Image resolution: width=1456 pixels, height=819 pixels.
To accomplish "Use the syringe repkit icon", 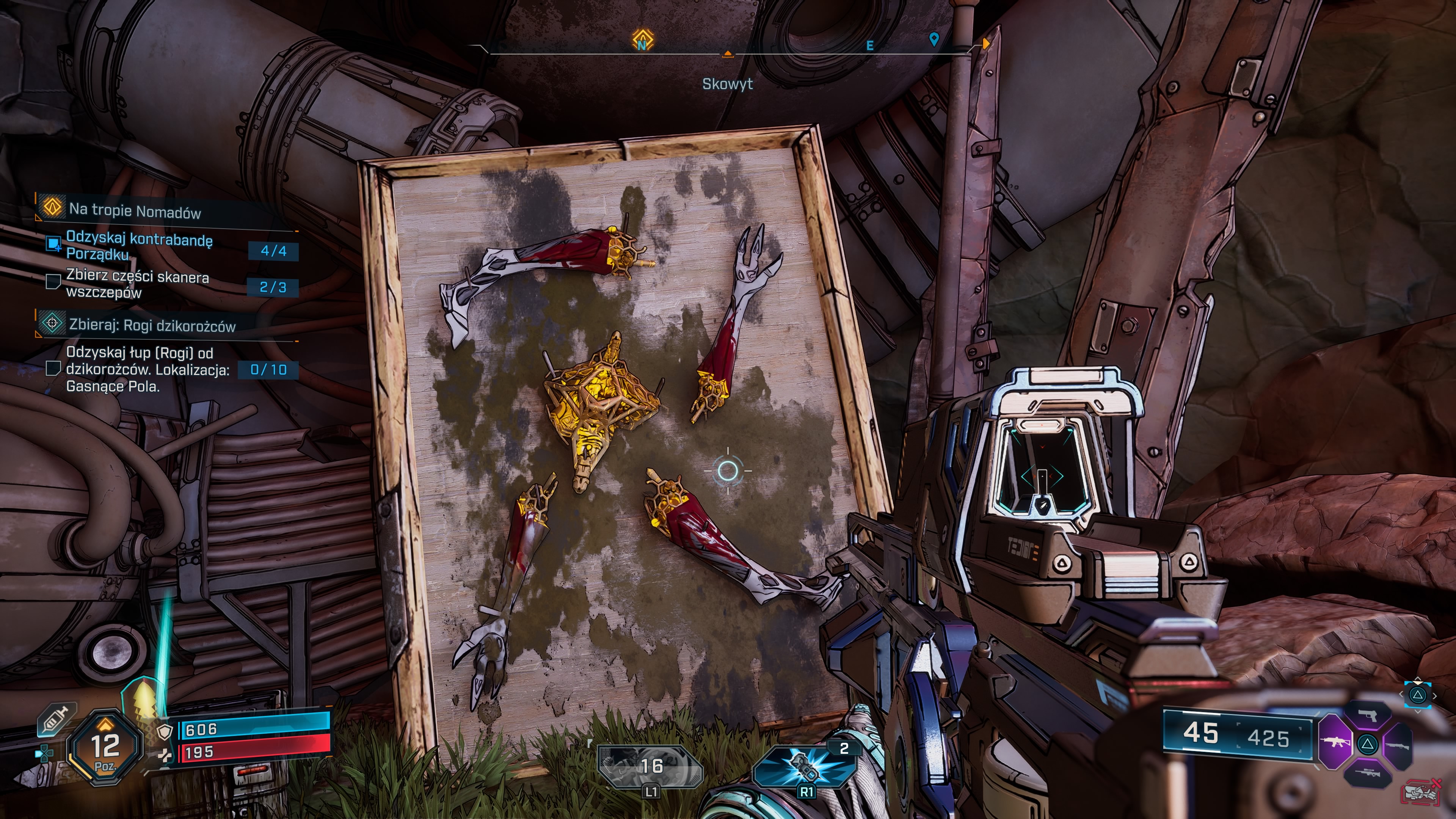I will (56, 720).
